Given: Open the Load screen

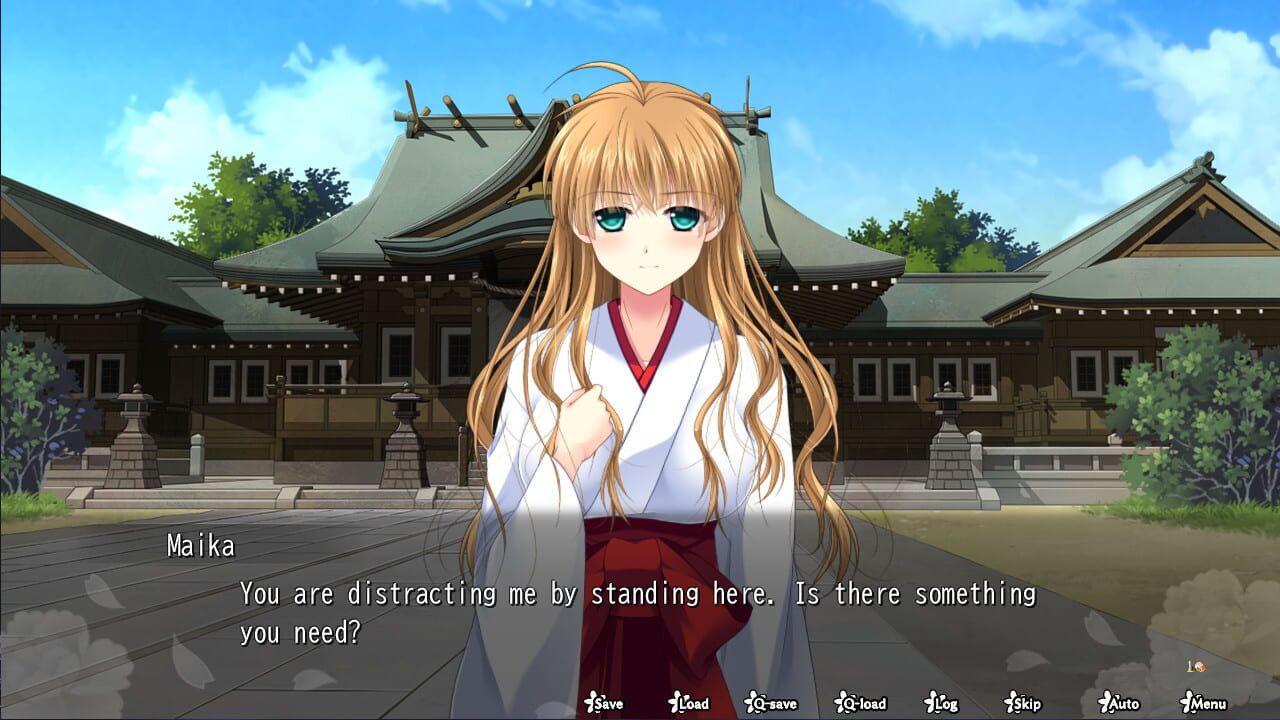Looking at the screenshot, I should click(x=688, y=704).
